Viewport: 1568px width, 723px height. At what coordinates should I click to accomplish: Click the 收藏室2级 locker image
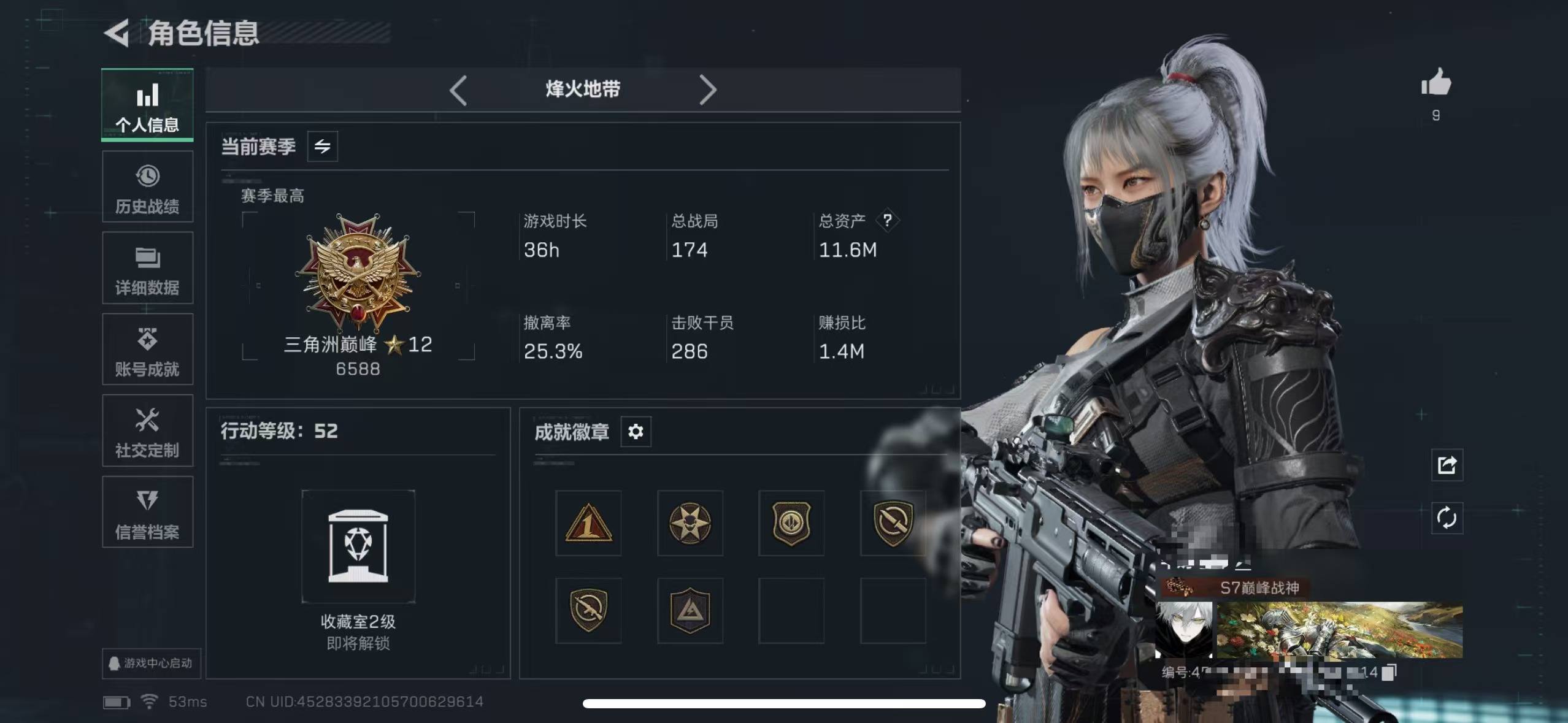359,546
